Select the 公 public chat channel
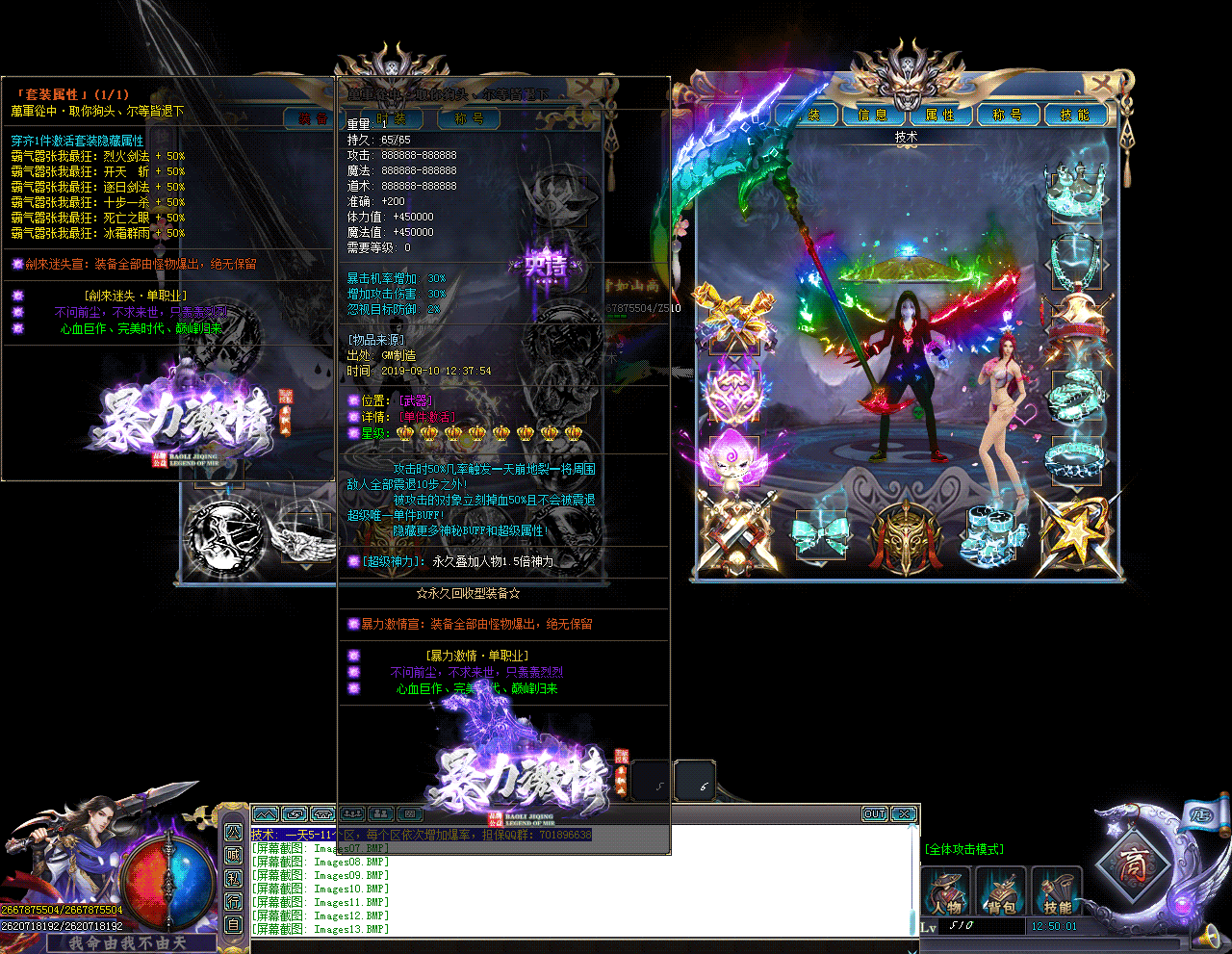The width and height of the screenshot is (1232, 954). (x=234, y=832)
